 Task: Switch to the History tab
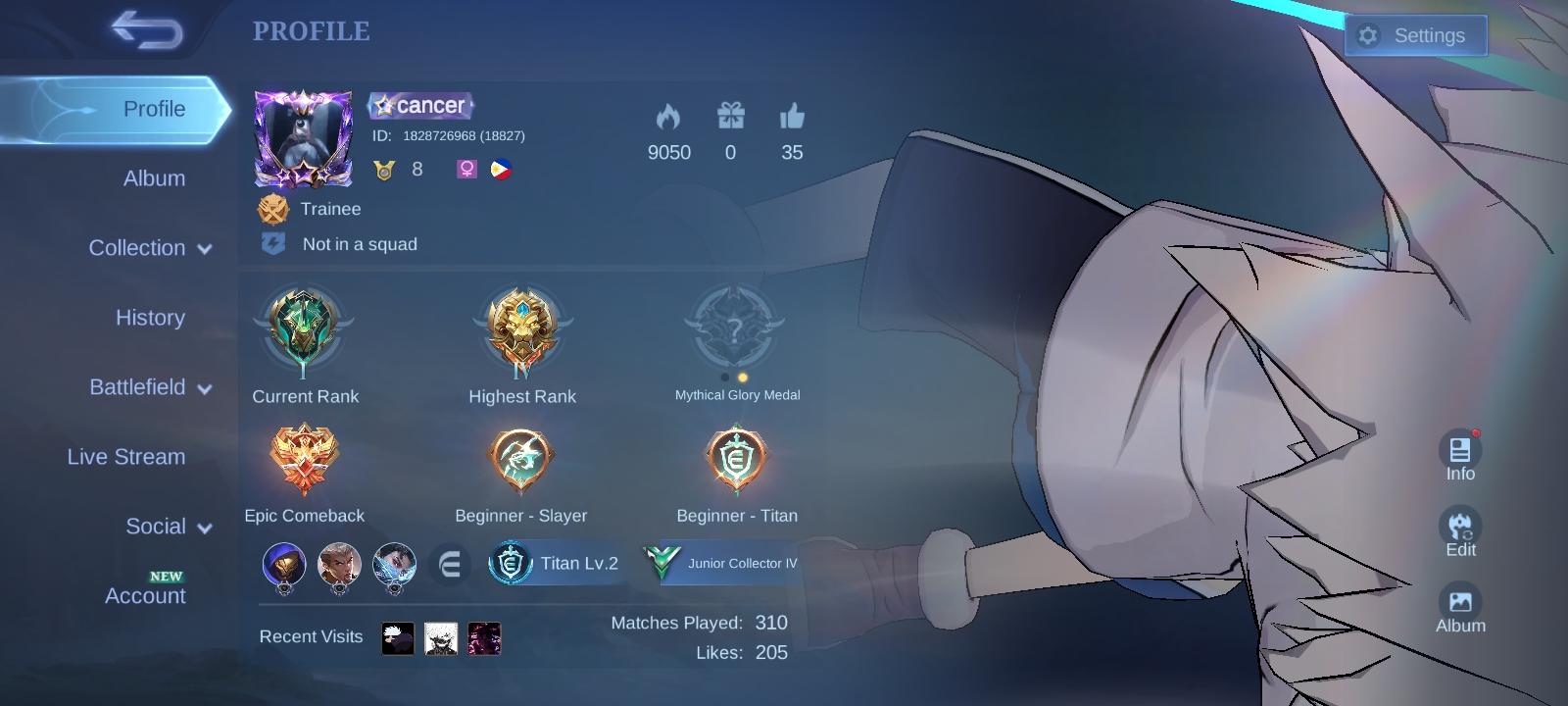pos(150,318)
